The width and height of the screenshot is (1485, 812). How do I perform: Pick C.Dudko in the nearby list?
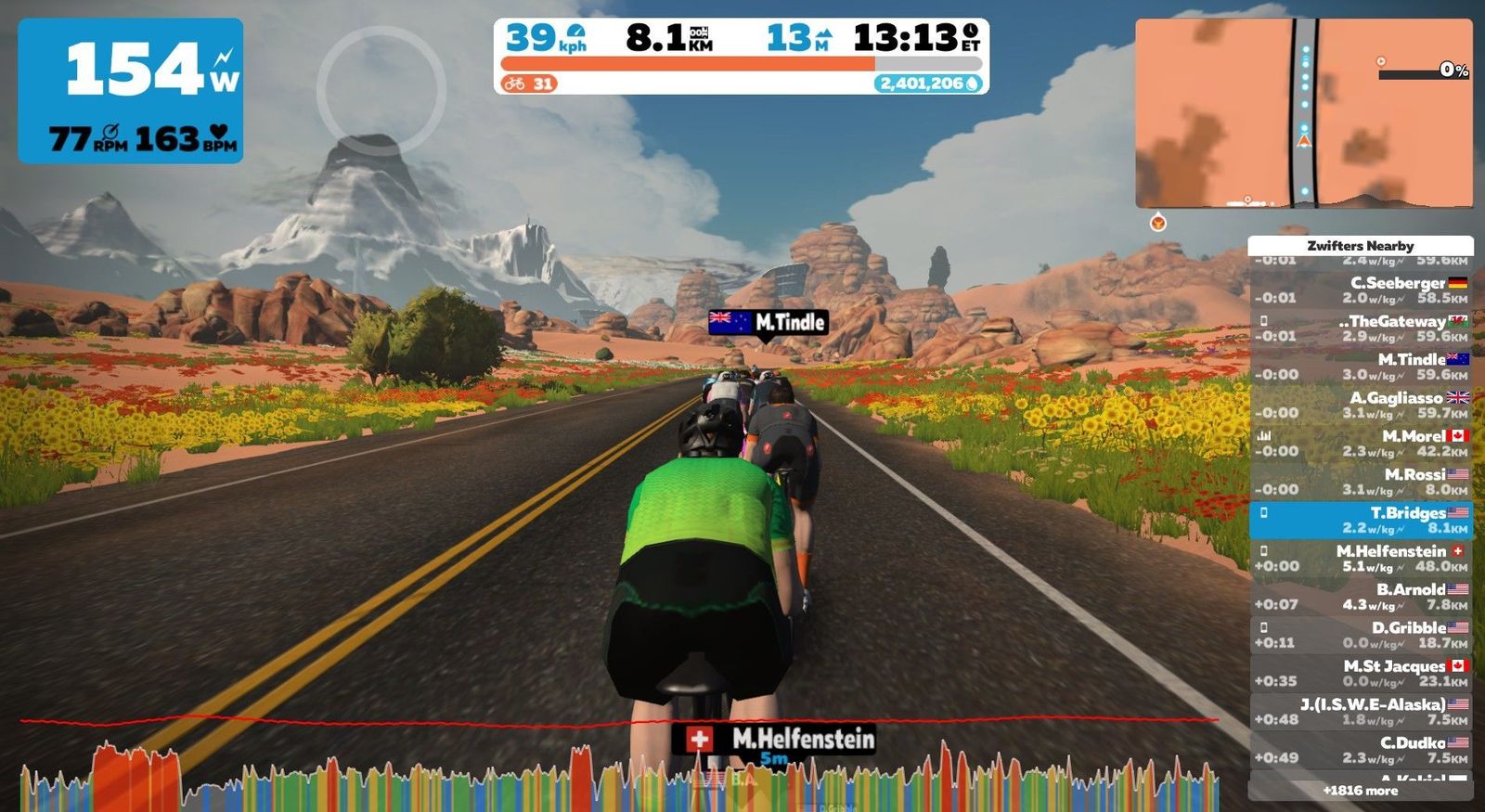tap(1361, 750)
